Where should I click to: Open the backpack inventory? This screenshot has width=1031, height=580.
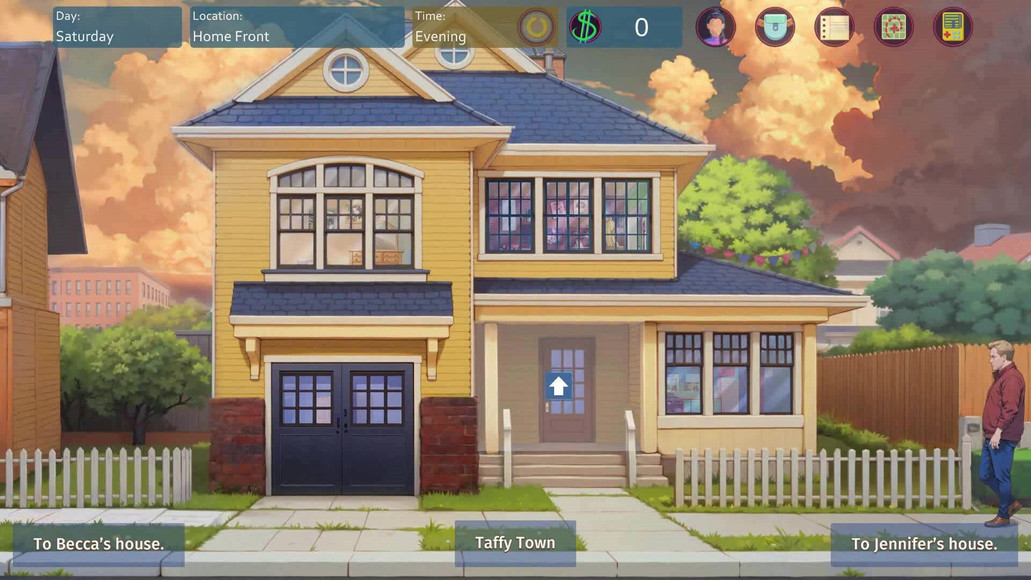pos(774,28)
